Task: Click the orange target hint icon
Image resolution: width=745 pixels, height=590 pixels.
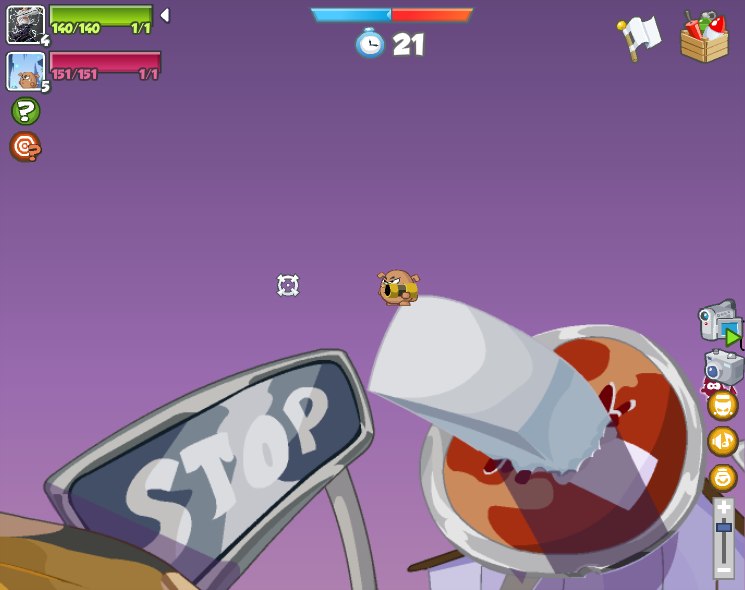Action: click(25, 147)
